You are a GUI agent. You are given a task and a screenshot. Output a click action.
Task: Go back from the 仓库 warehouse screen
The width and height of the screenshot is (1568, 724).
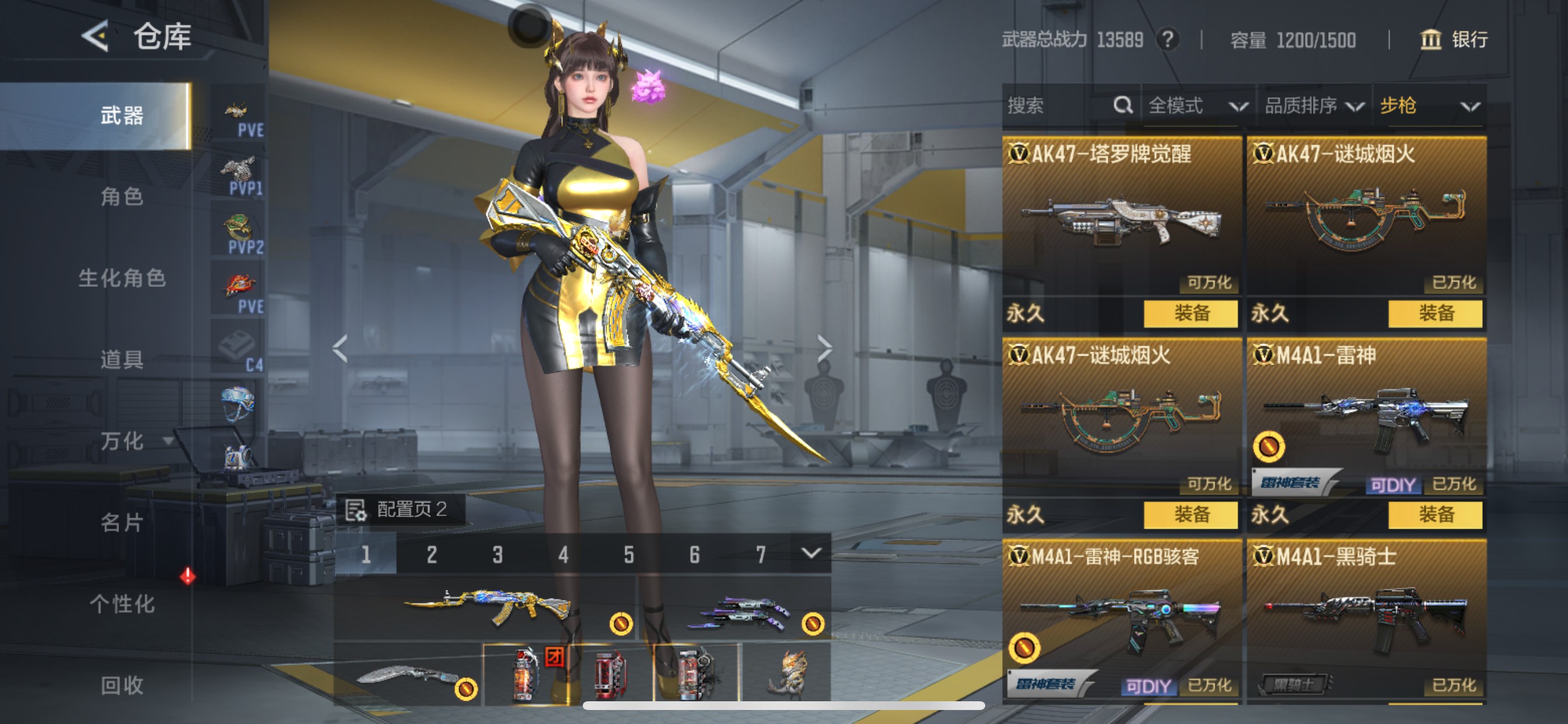pyautogui.click(x=96, y=37)
